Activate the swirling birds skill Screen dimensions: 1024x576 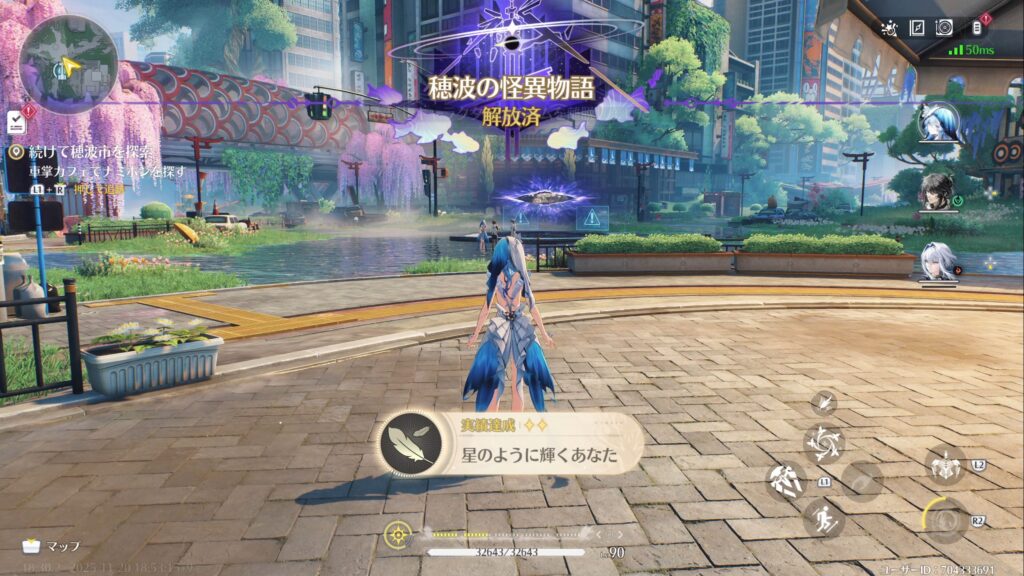[824, 444]
